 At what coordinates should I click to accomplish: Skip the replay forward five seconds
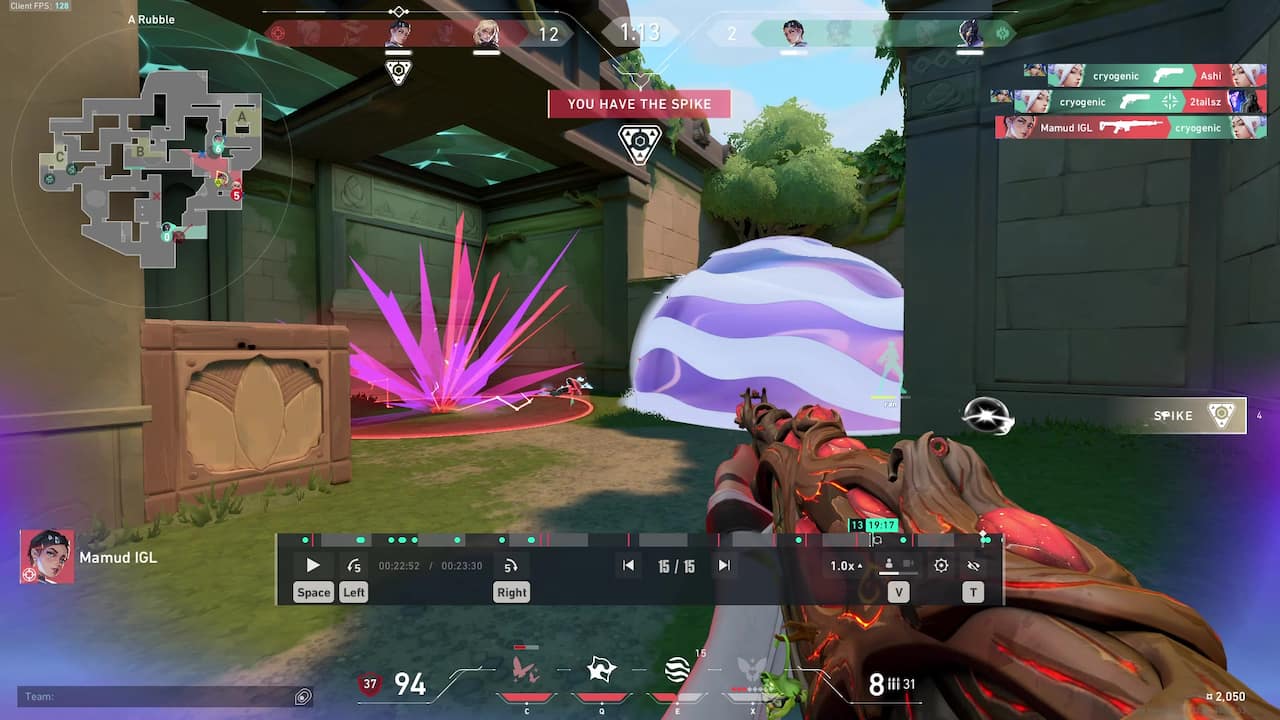tap(510, 566)
